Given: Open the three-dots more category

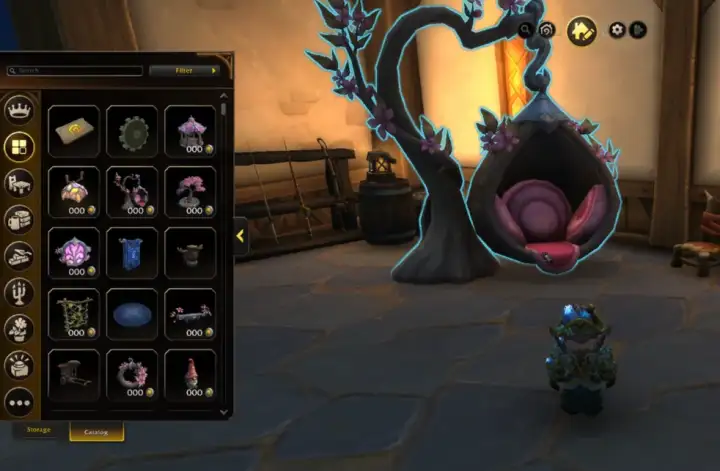Looking at the screenshot, I should [19, 402].
